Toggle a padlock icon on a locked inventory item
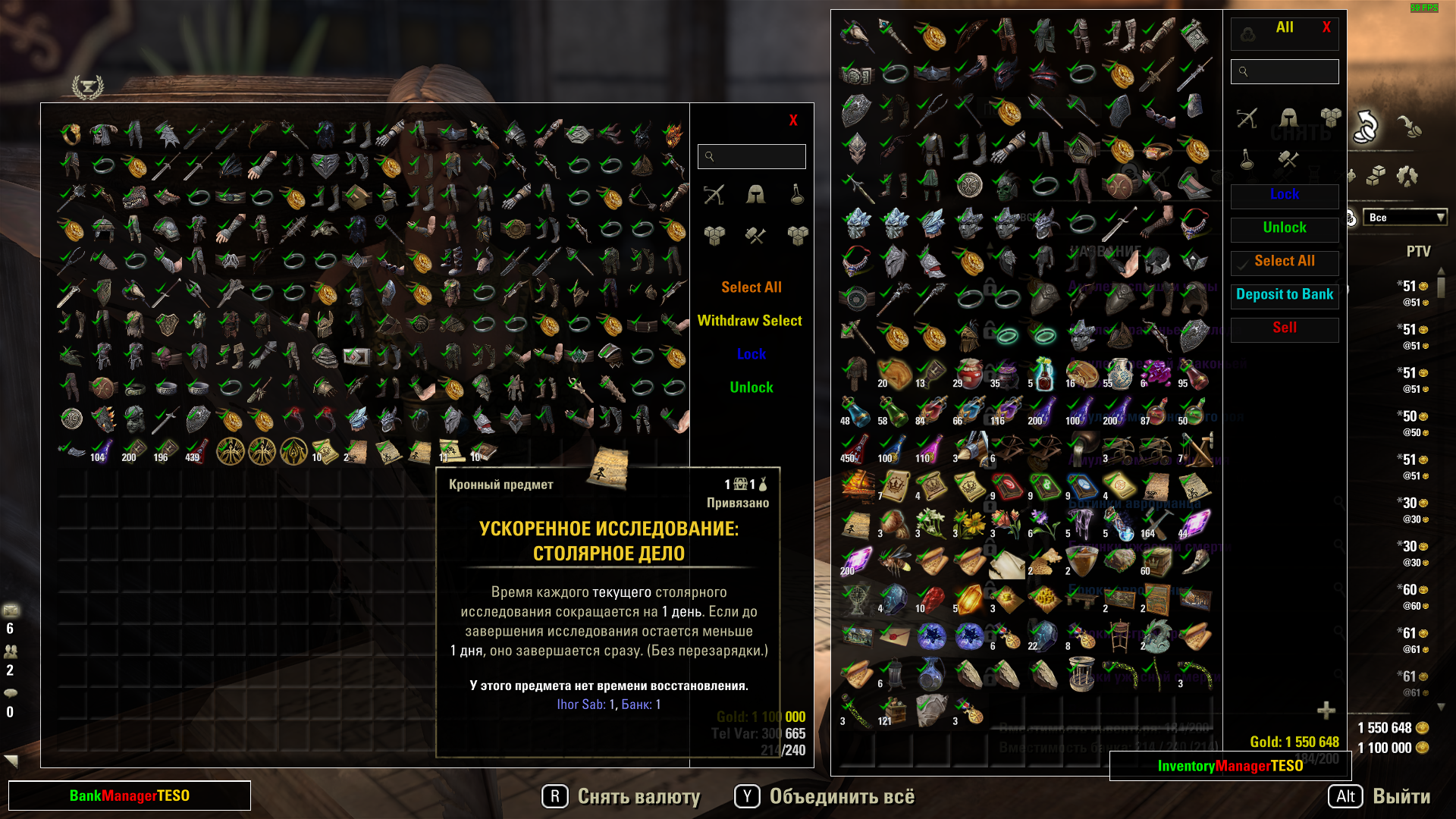Viewport: 1456px width, 819px height. [x=989, y=287]
